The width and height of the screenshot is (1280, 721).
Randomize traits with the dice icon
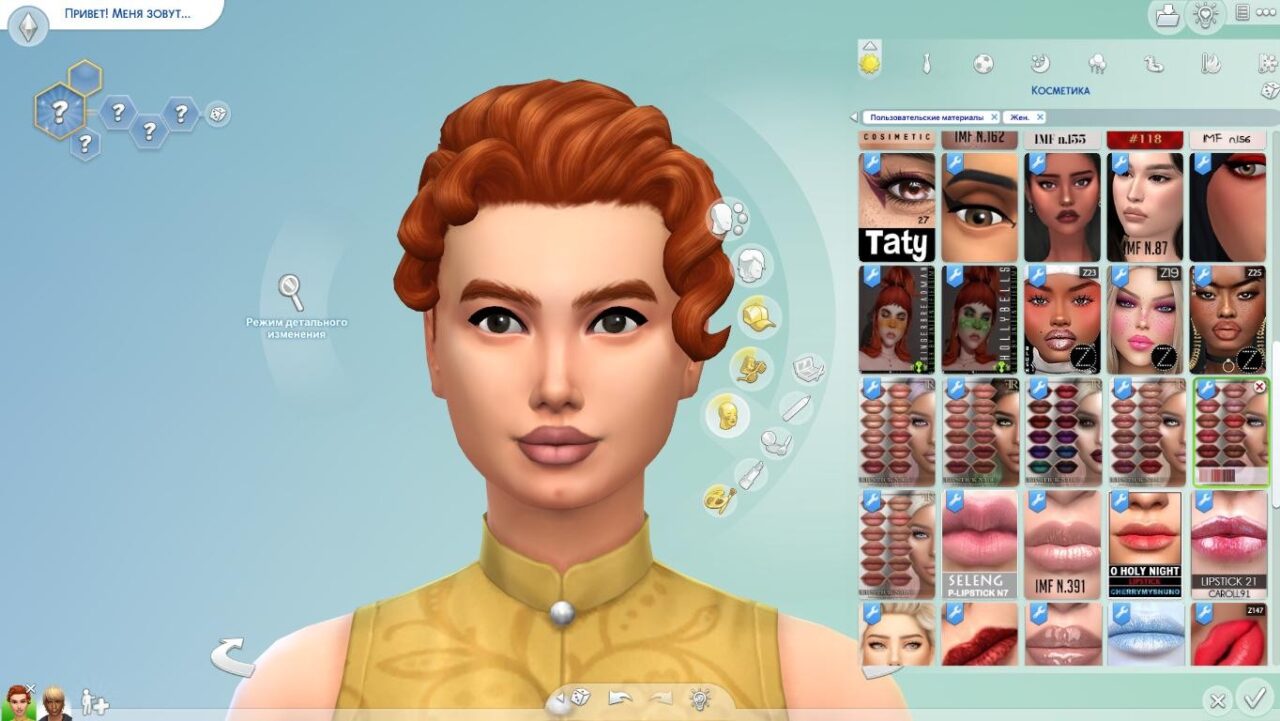217,114
